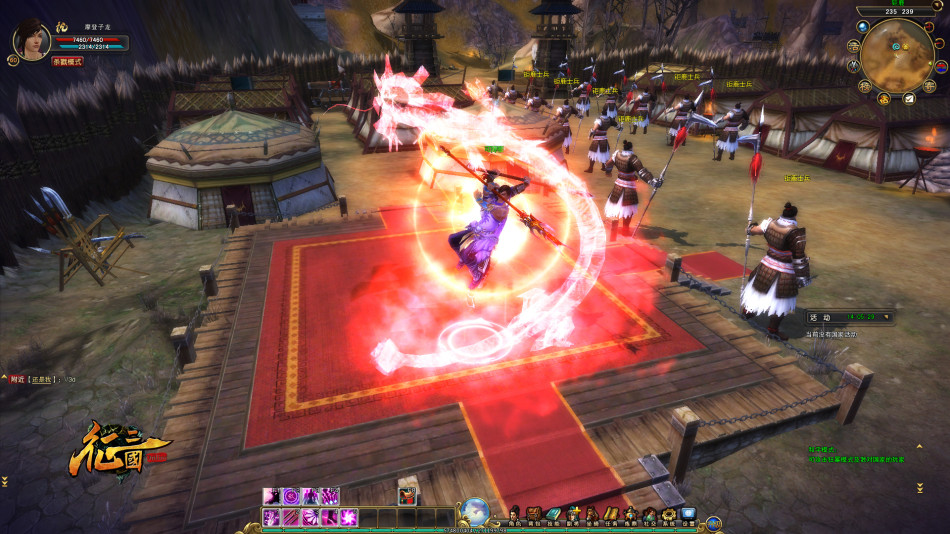Click the crystal ball orb on hotbar
Viewport: 950px width, 534px height.
pyautogui.click(x=475, y=510)
